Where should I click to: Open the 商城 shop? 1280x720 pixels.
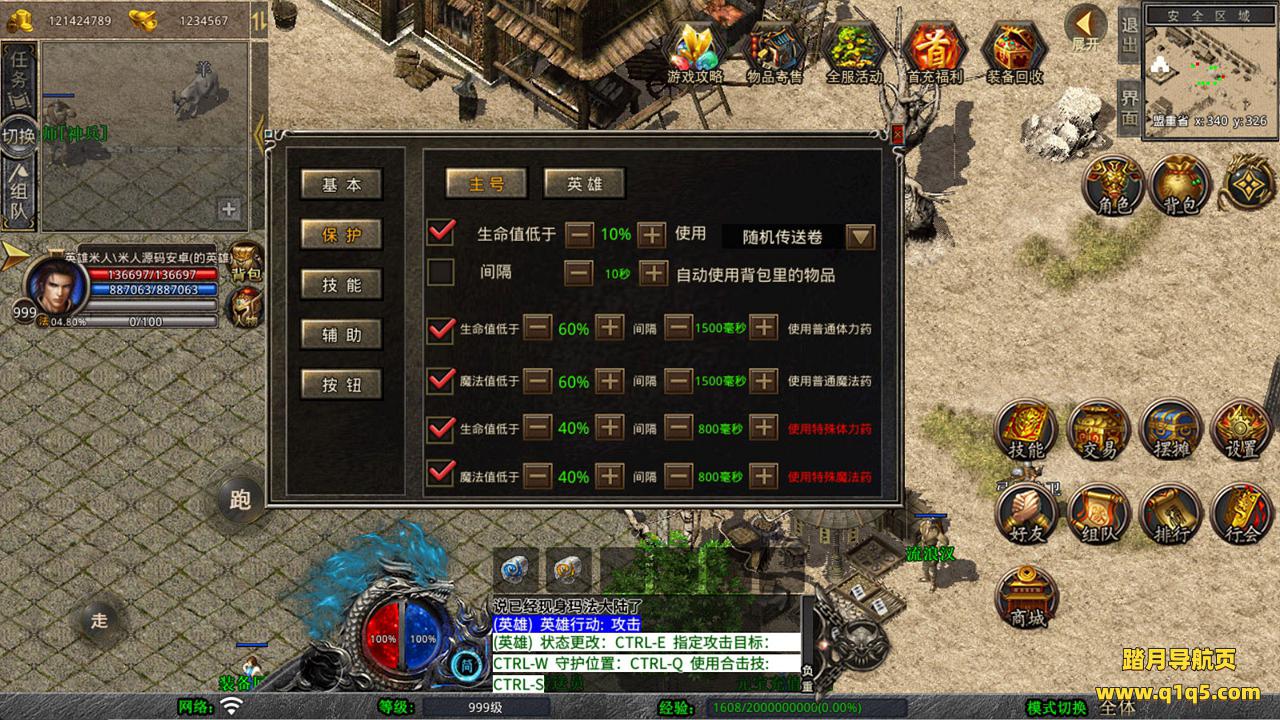(x=1027, y=596)
